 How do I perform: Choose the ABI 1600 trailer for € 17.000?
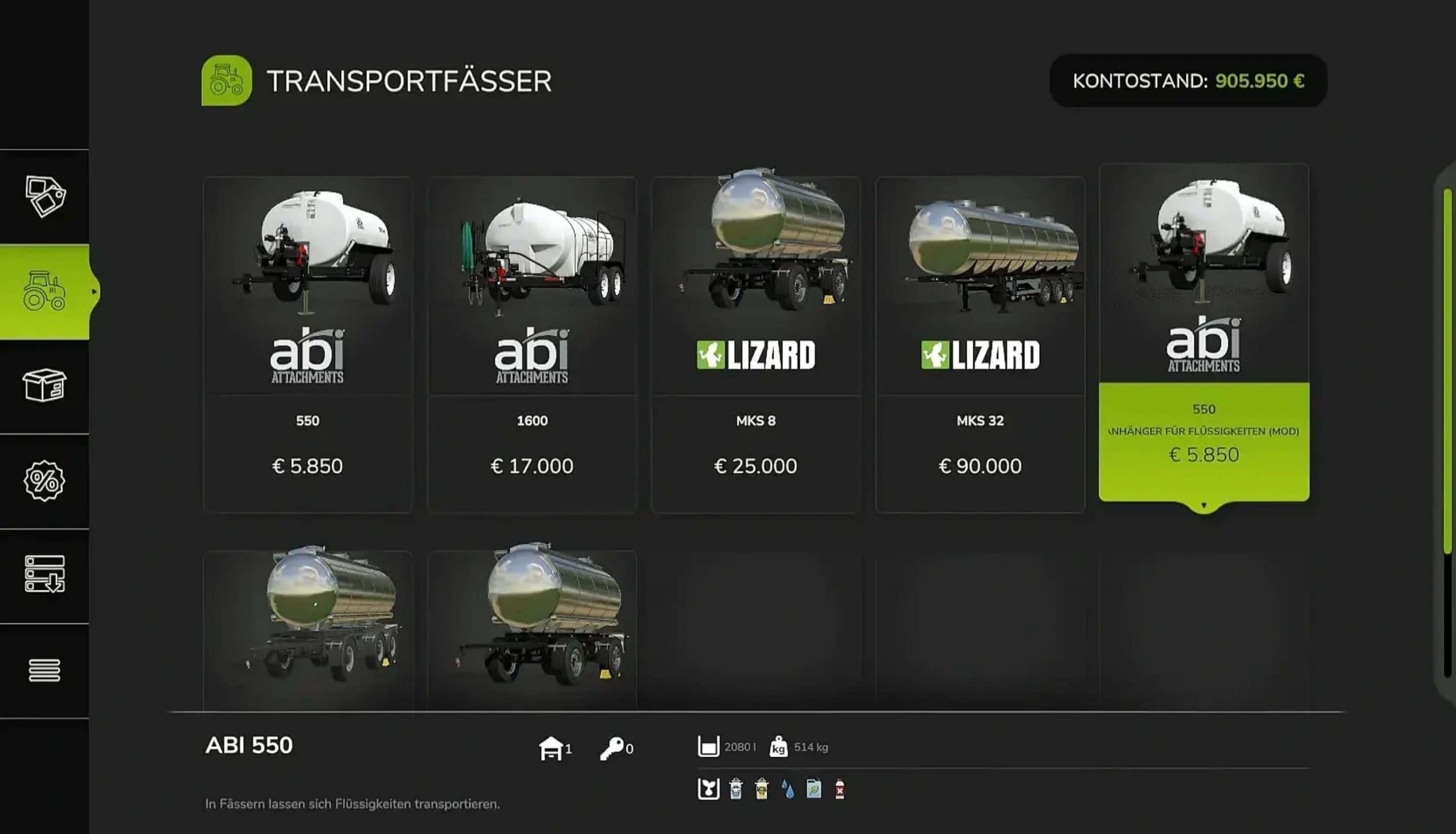[532, 344]
